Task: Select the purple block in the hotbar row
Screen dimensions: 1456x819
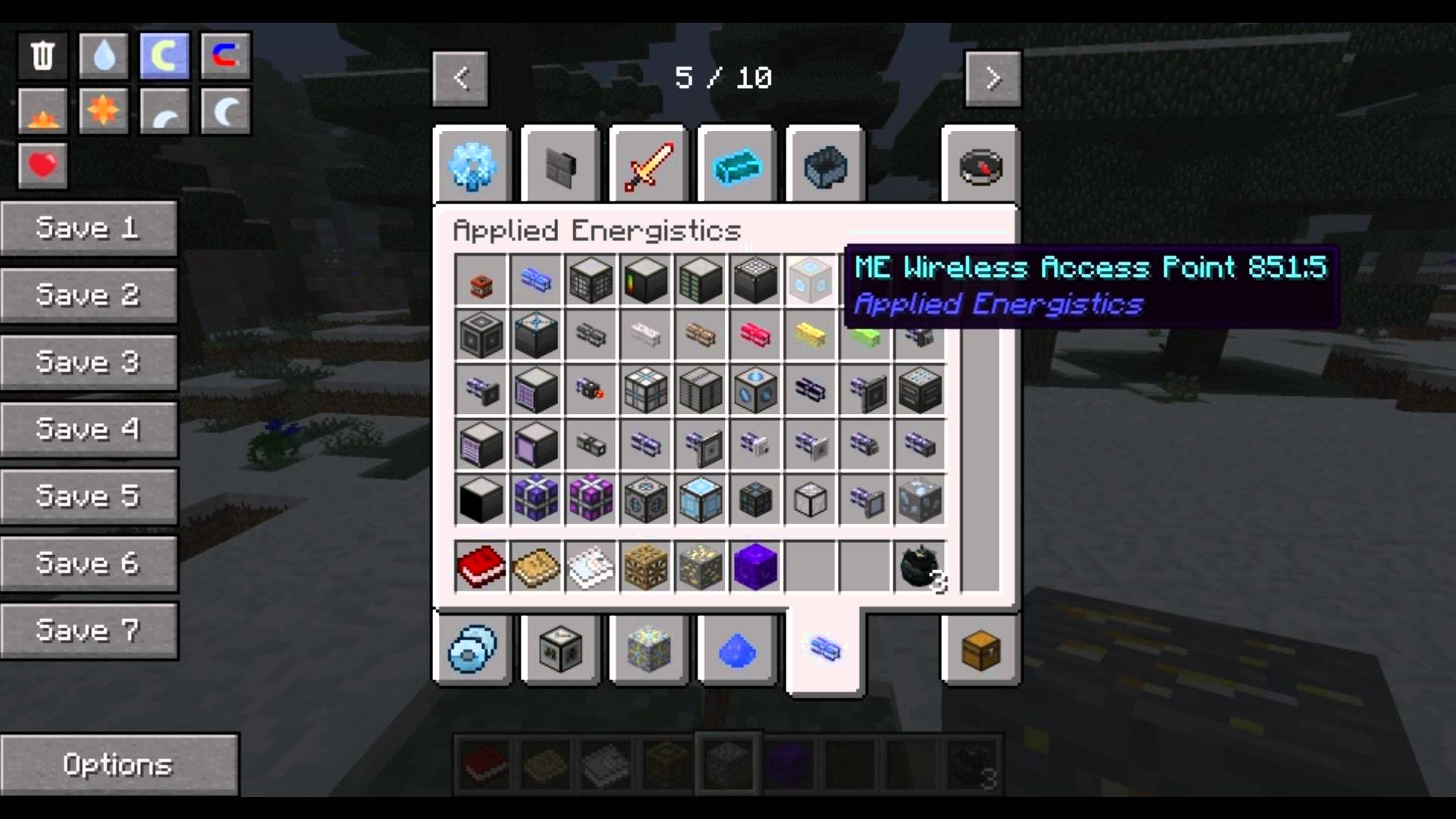Action: [755, 566]
